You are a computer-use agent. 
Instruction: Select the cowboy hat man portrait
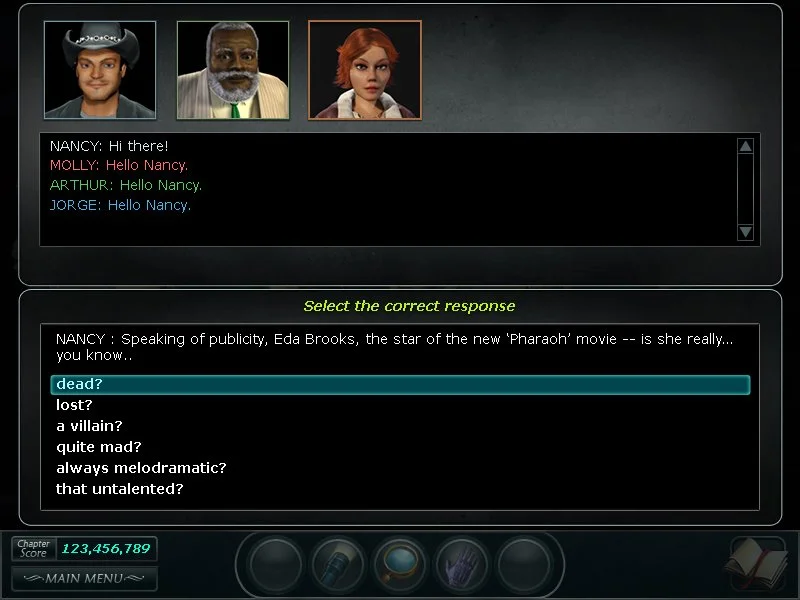point(100,69)
